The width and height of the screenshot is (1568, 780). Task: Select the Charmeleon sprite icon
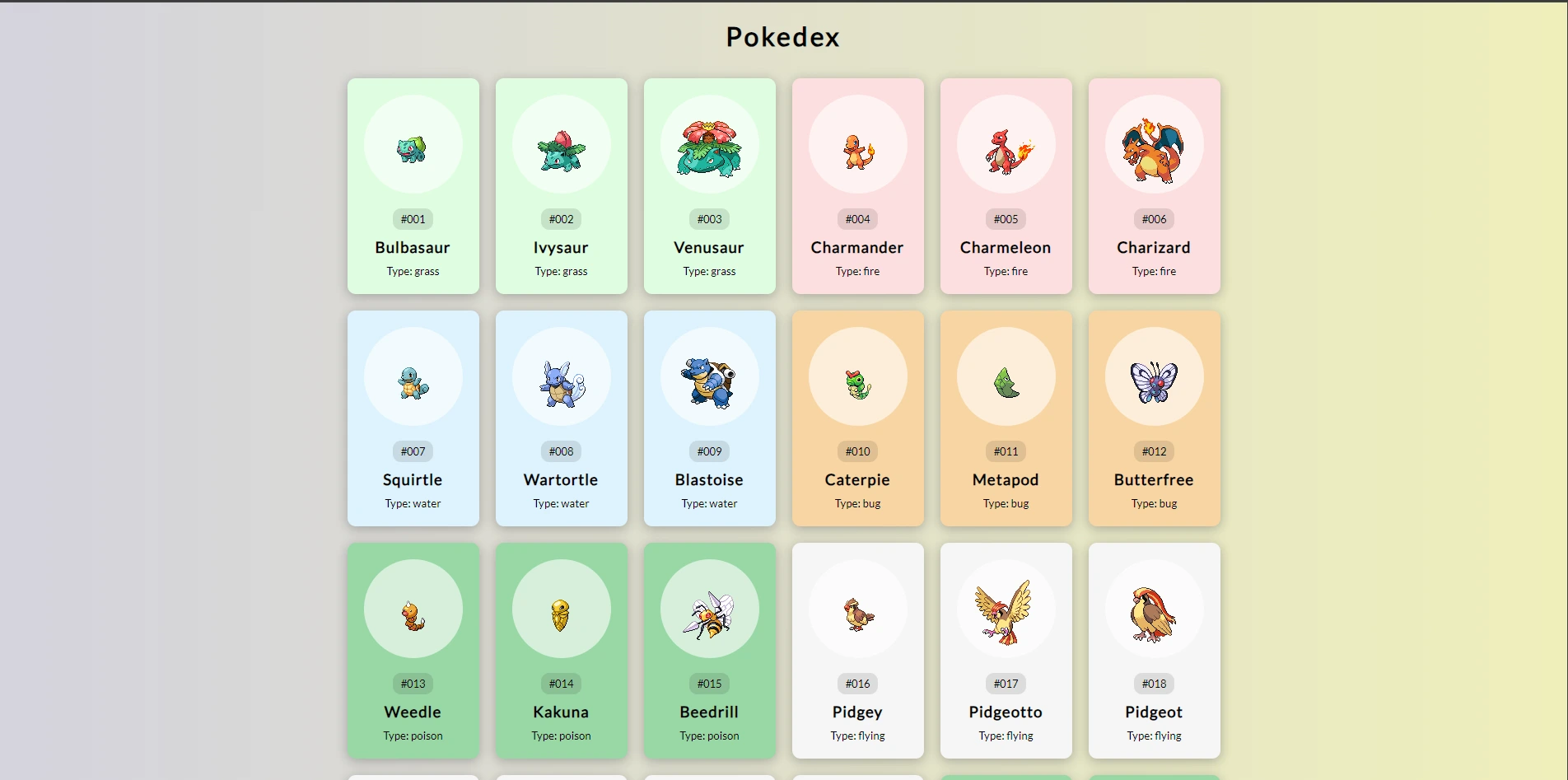click(1005, 147)
